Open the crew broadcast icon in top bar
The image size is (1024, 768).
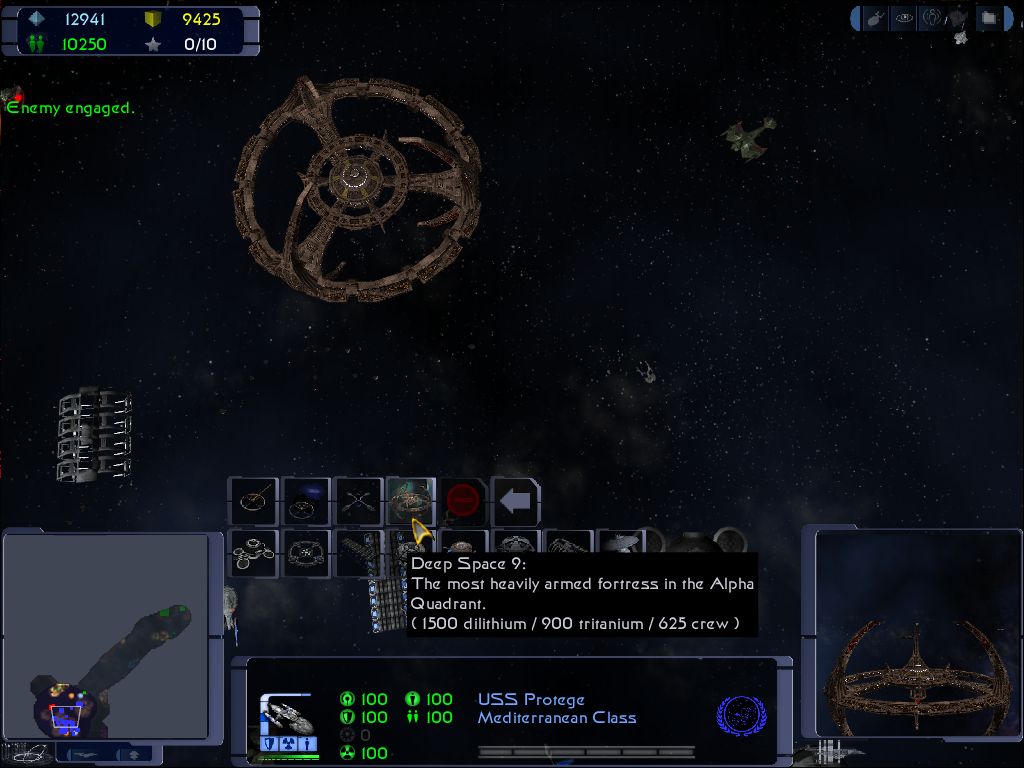coord(932,18)
